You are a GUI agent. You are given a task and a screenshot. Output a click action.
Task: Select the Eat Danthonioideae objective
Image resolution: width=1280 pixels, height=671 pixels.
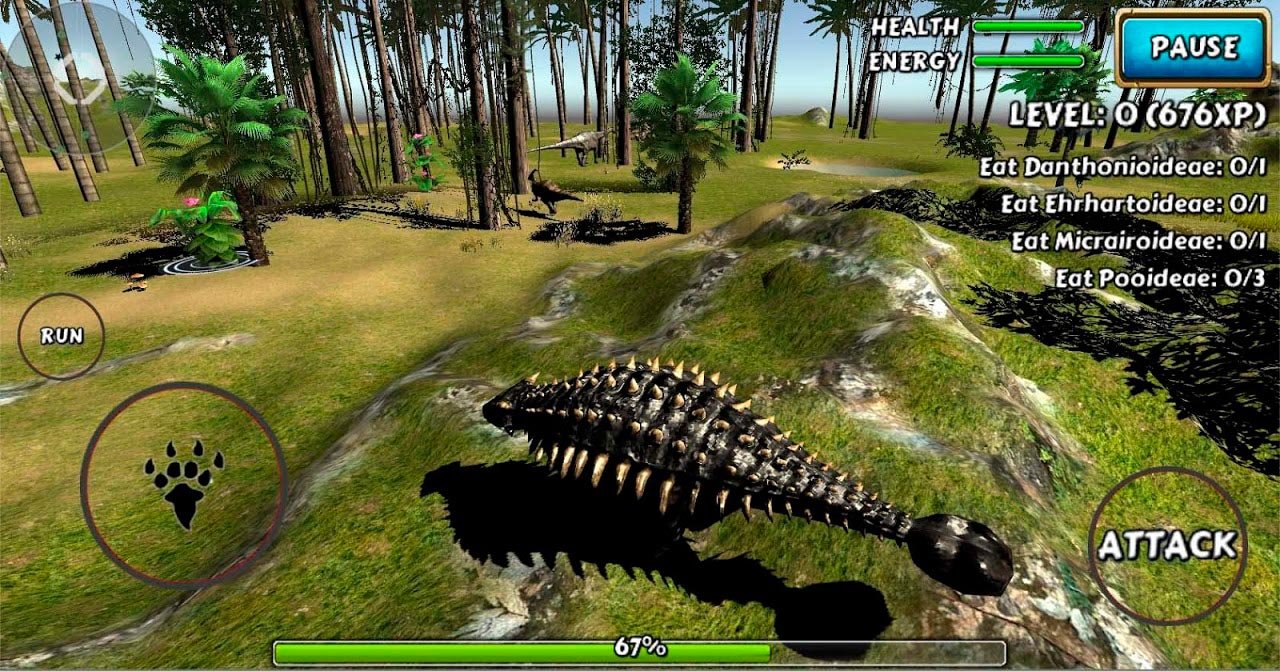click(1123, 167)
